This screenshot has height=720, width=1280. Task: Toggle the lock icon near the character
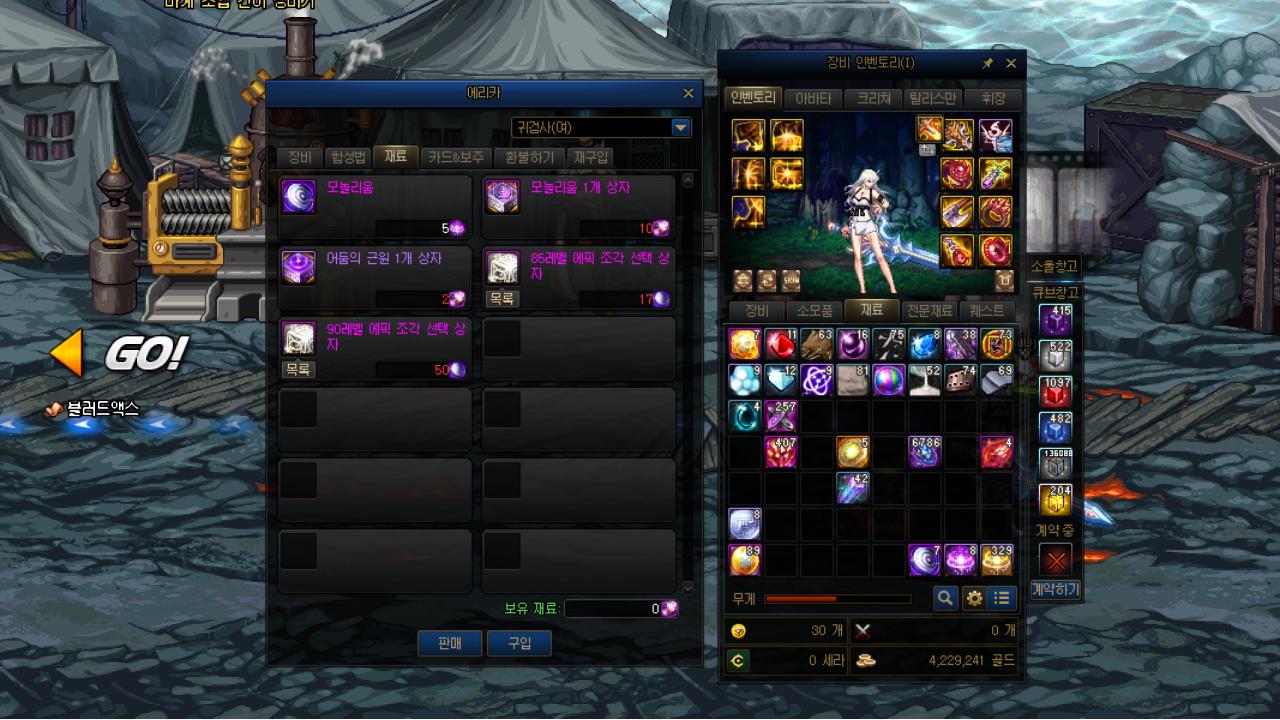tap(1006, 281)
